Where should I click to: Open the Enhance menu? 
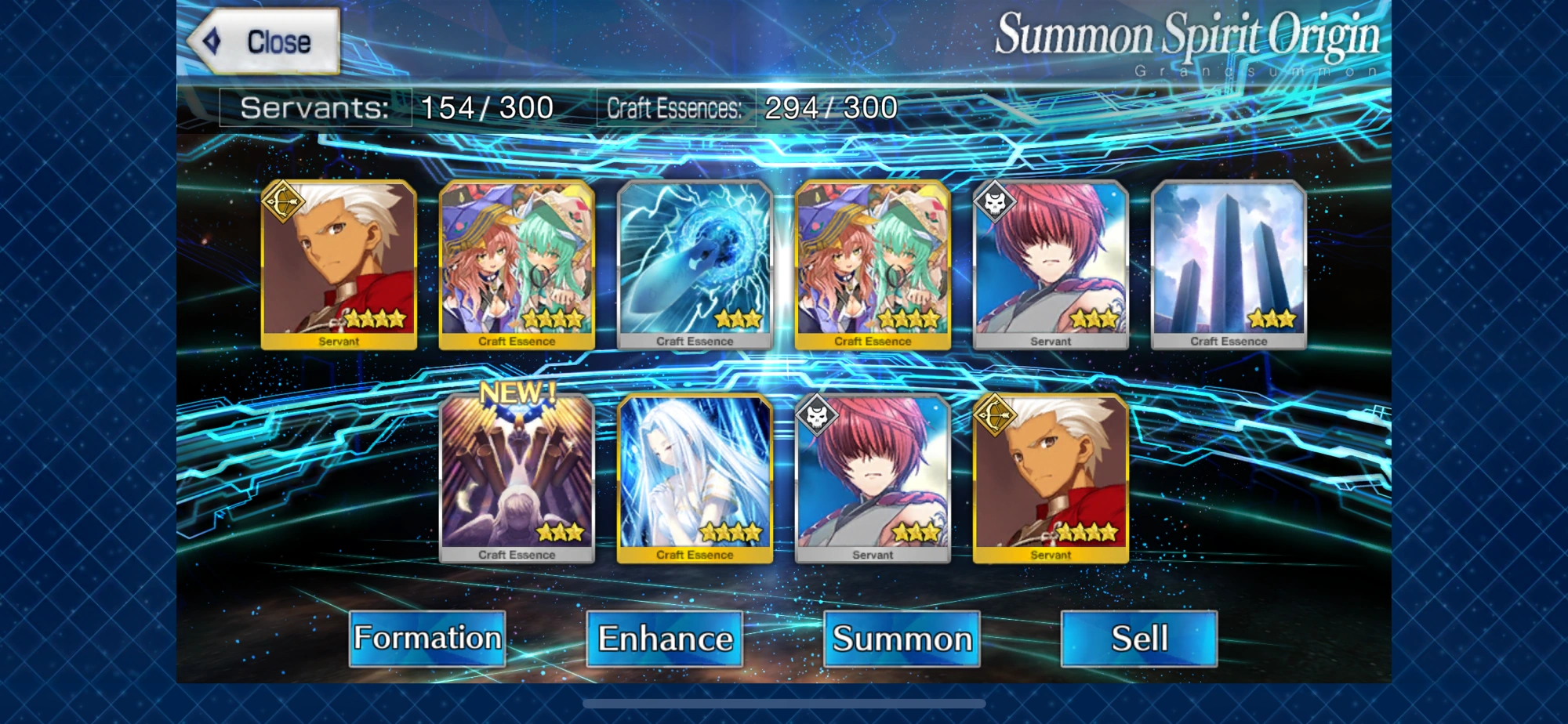[x=664, y=639]
